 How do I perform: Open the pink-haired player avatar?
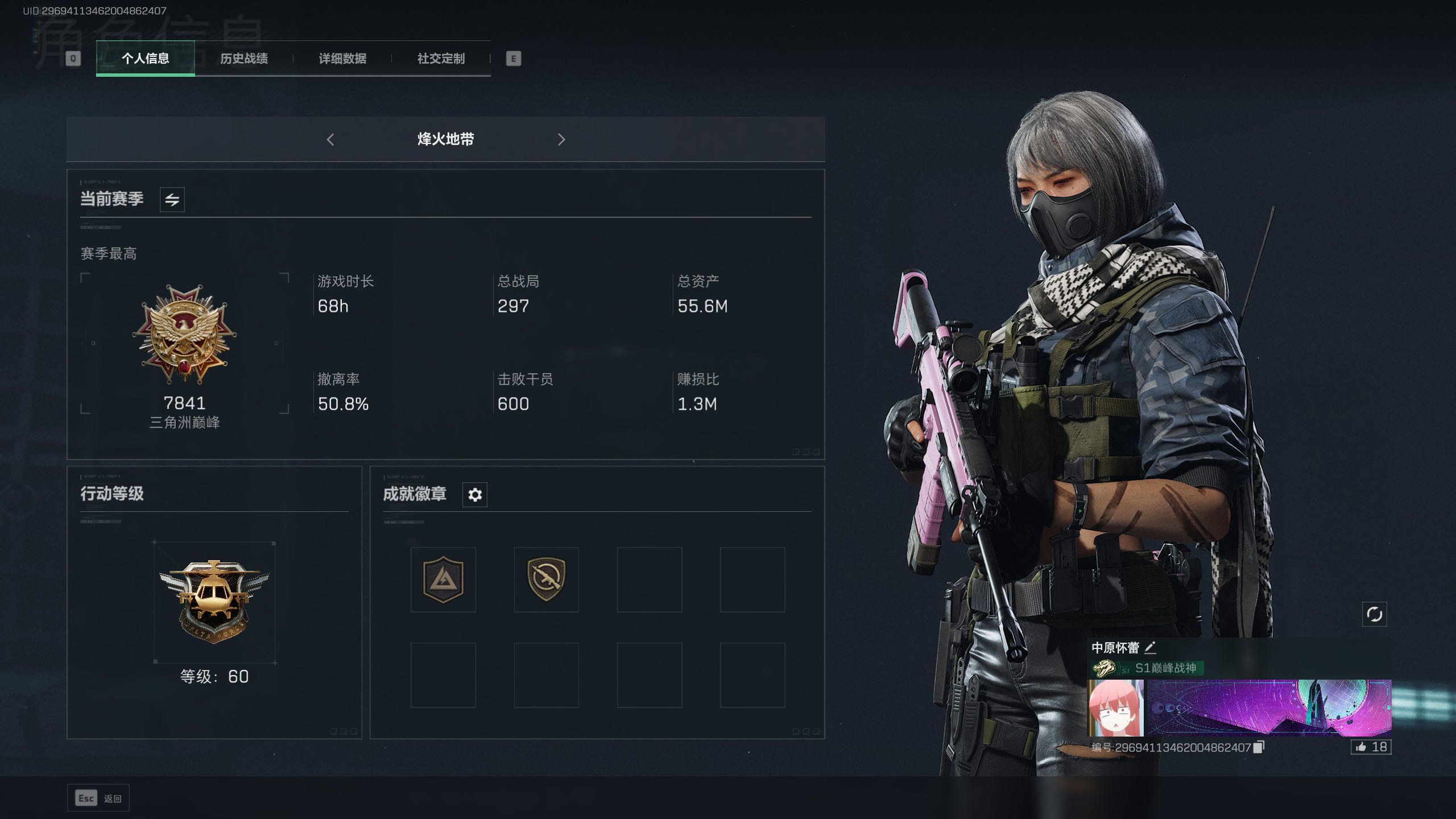1116,708
